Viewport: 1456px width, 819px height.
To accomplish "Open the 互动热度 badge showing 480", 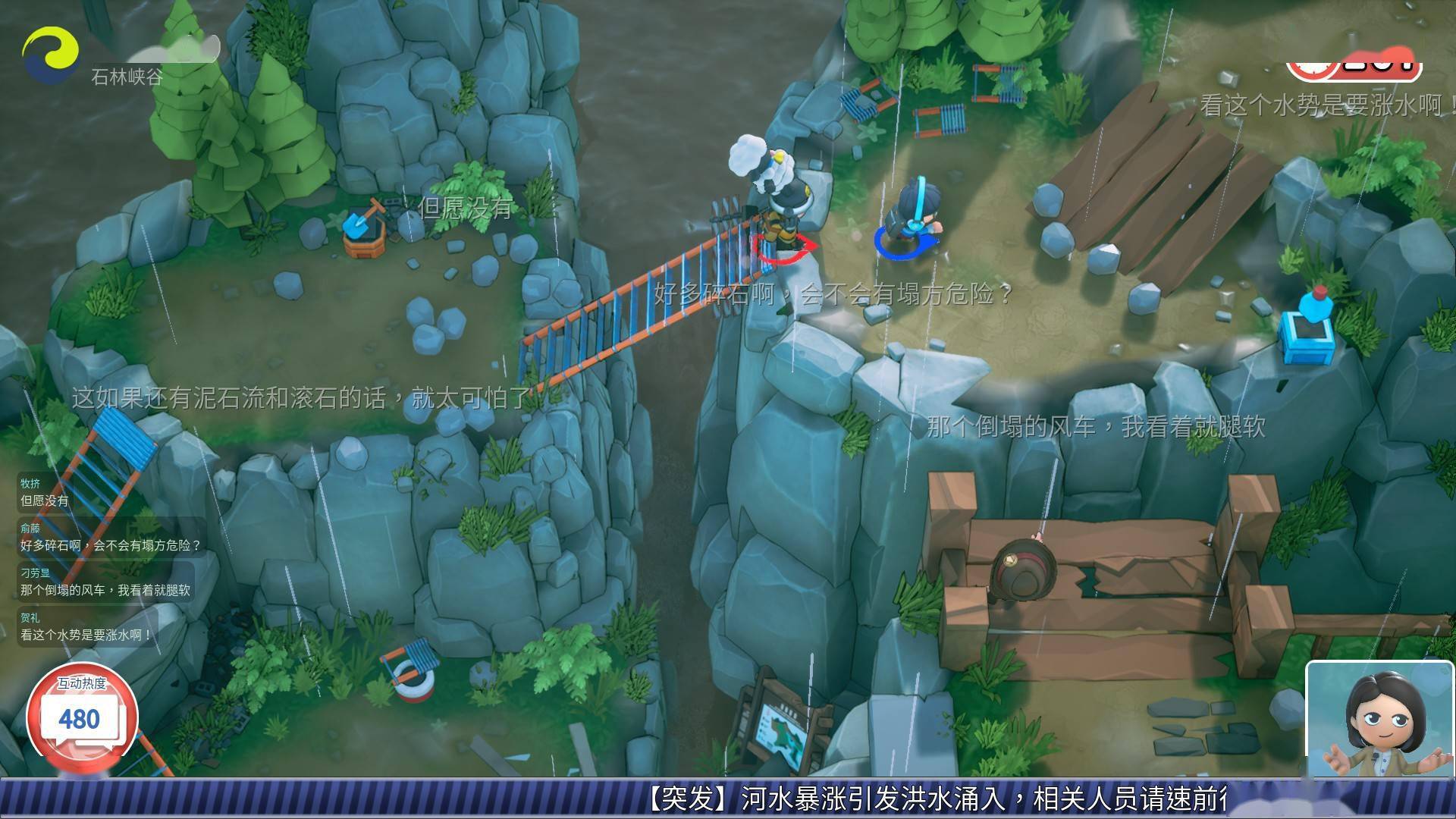I will coord(82,713).
